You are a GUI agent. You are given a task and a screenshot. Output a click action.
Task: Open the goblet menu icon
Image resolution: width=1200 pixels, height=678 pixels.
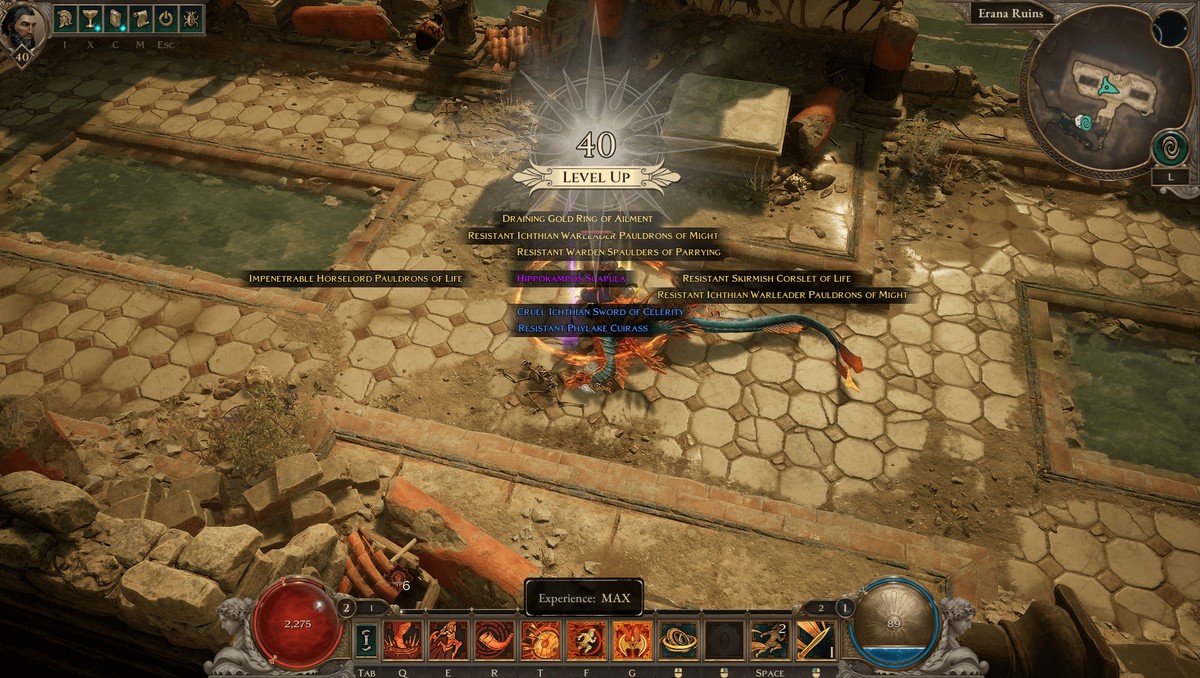coord(90,18)
